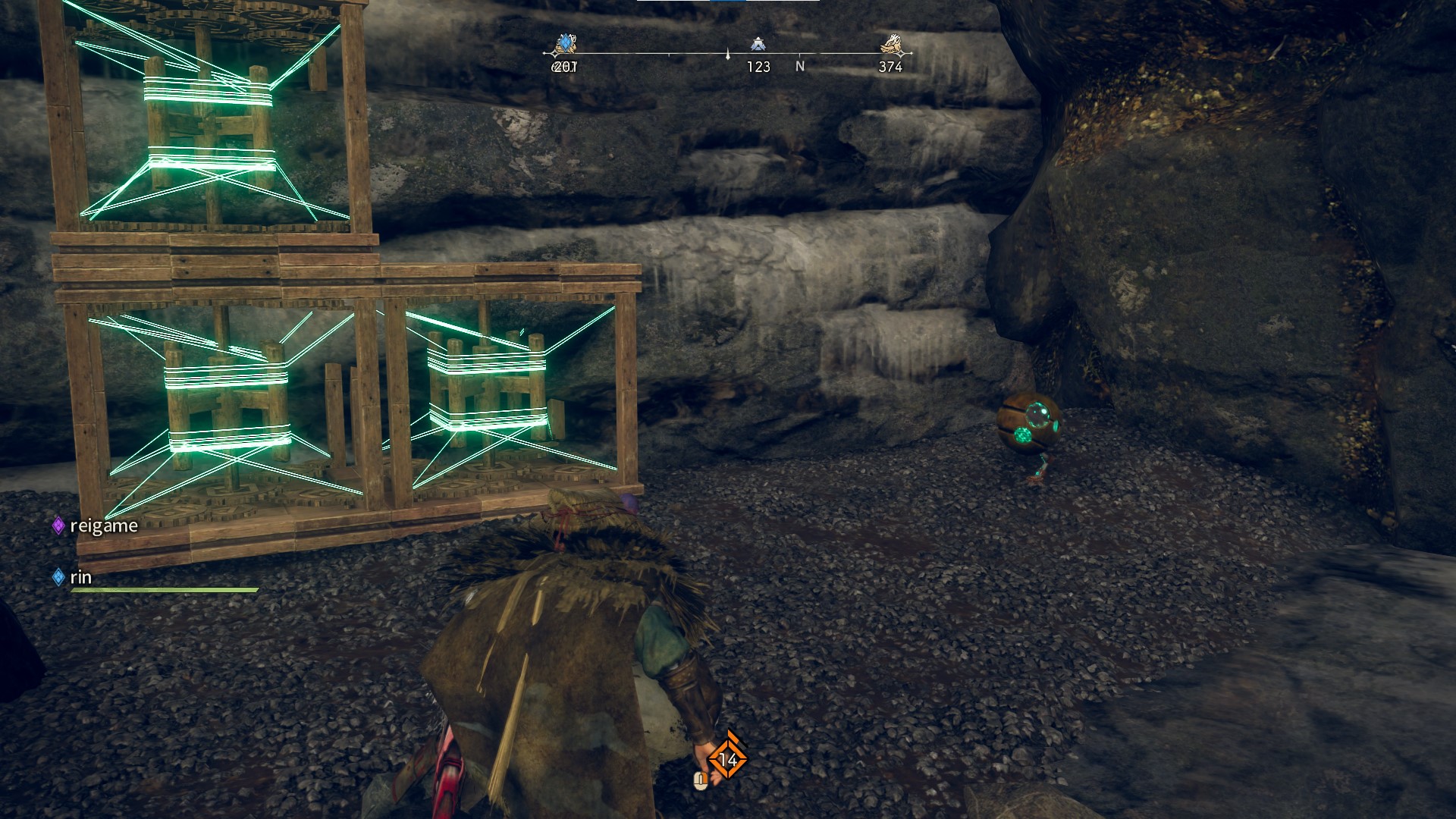Select the tent camp marker on the compass
The width and height of the screenshot is (1456, 819).
(x=758, y=44)
